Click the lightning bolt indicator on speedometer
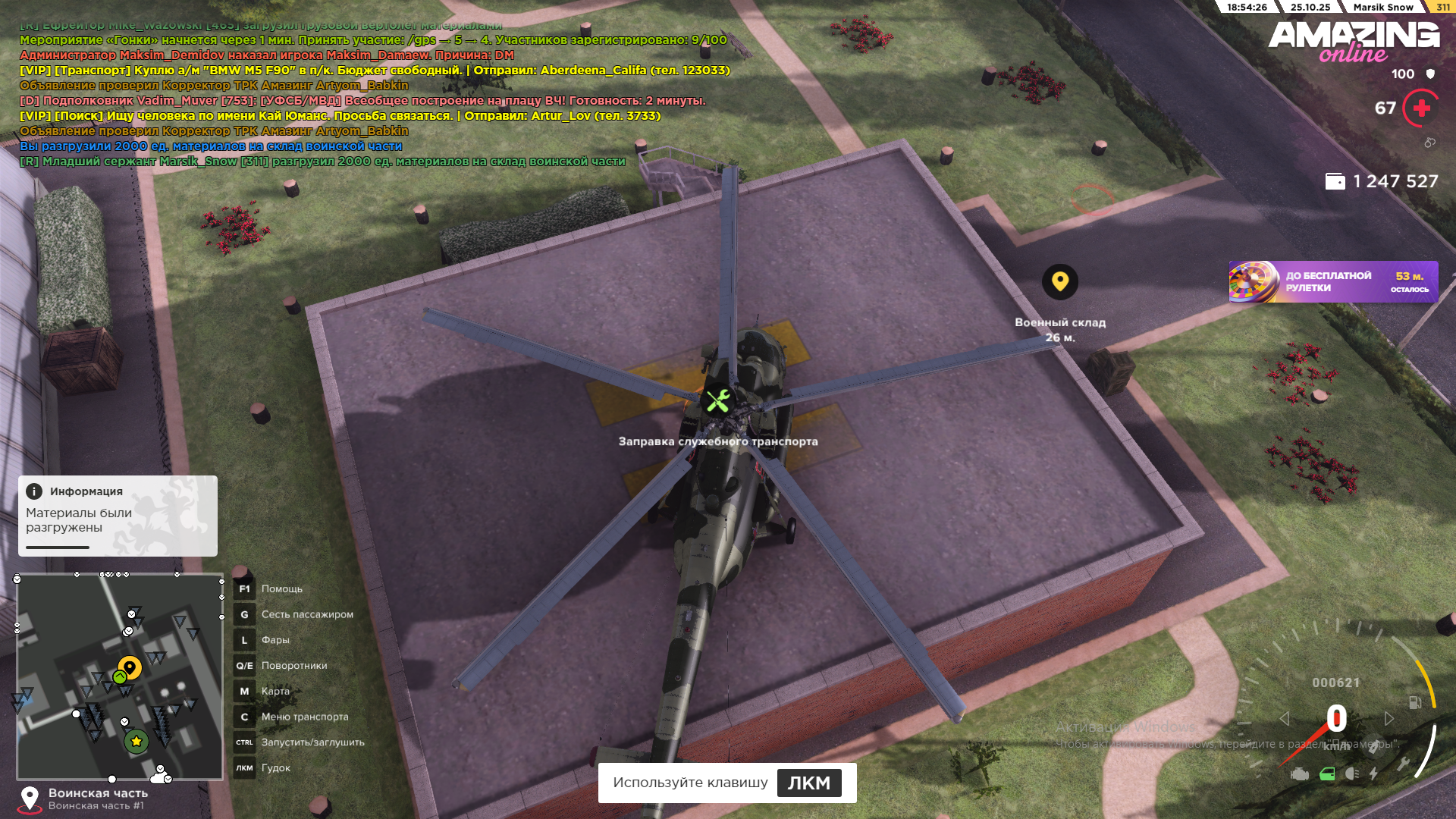1456x819 pixels. [x=1373, y=773]
